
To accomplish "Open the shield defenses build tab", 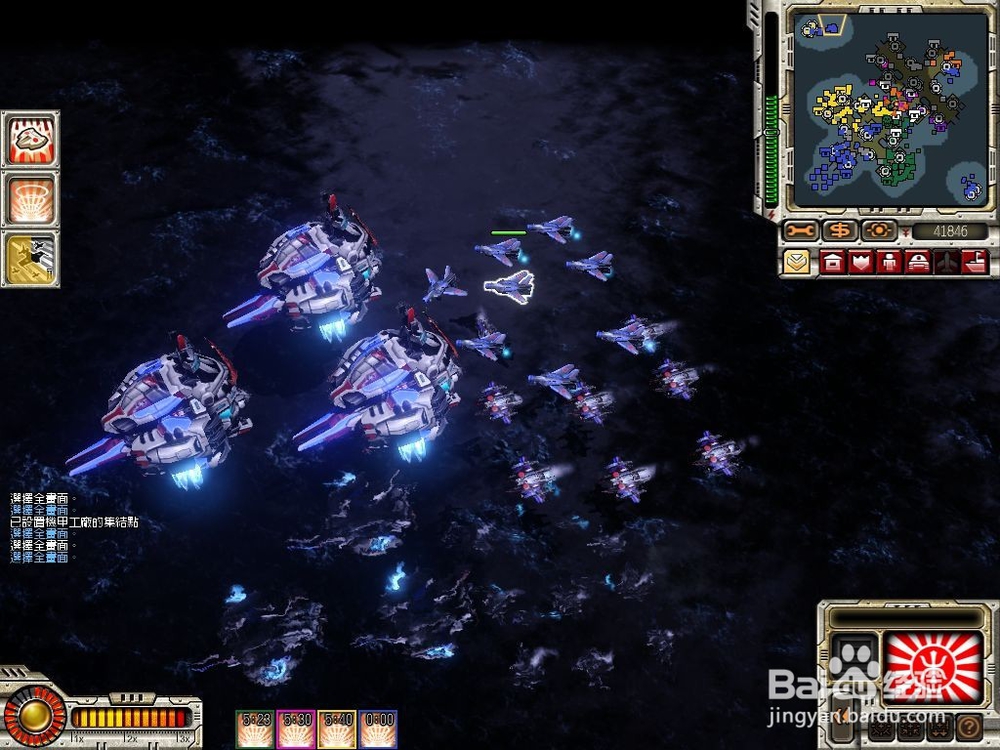I will coord(861,263).
